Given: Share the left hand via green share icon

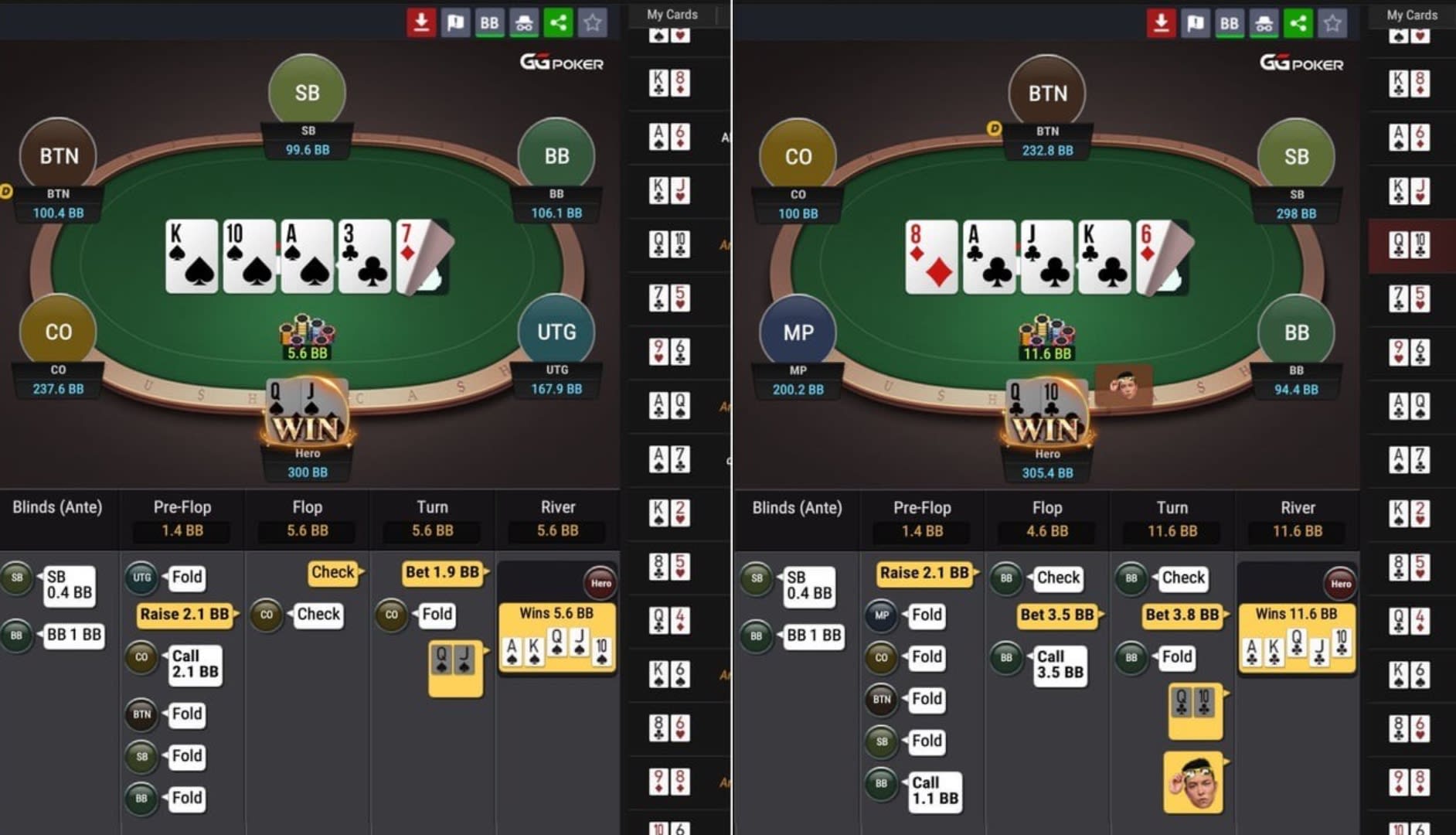Looking at the screenshot, I should click(558, 22).
